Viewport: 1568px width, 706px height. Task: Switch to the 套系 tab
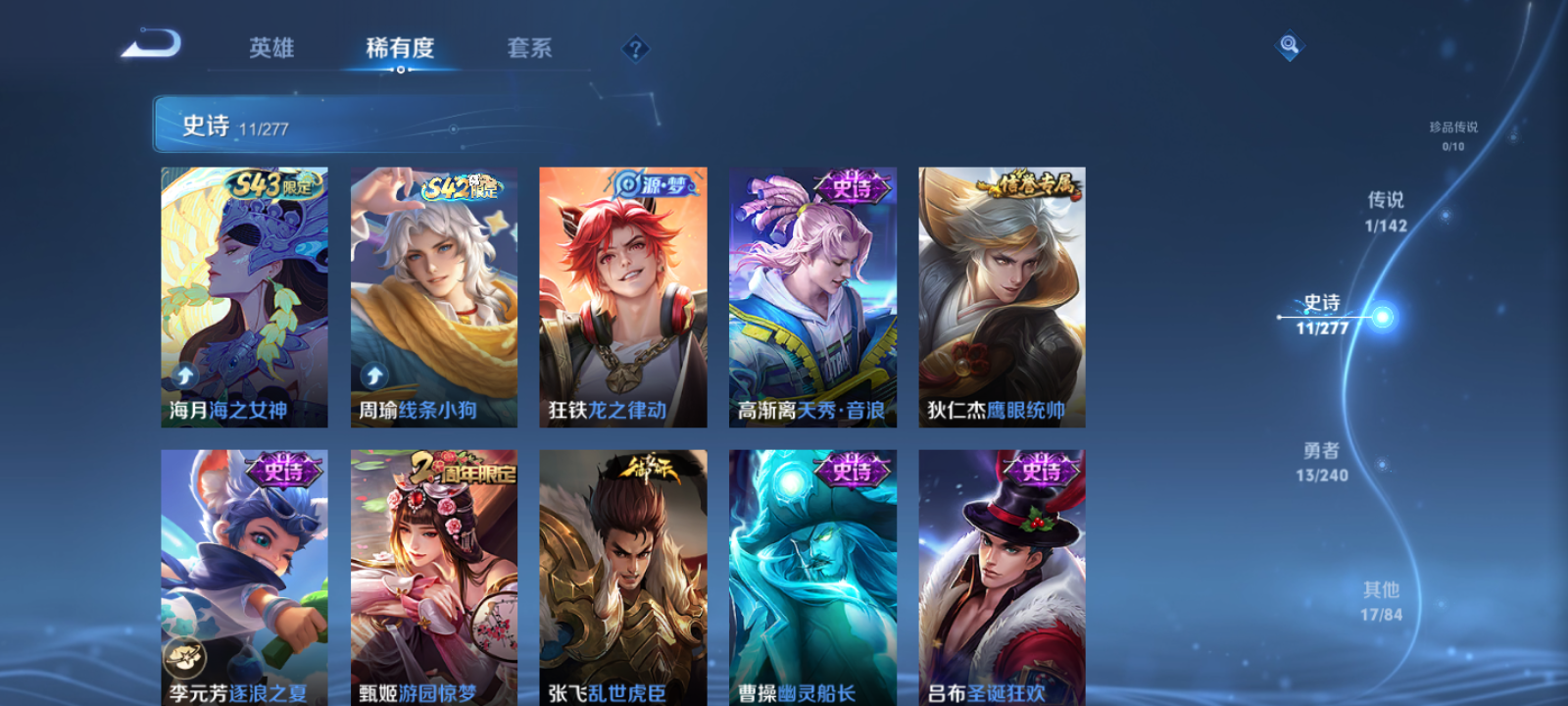pyautogui.click(x=530, y=47)
